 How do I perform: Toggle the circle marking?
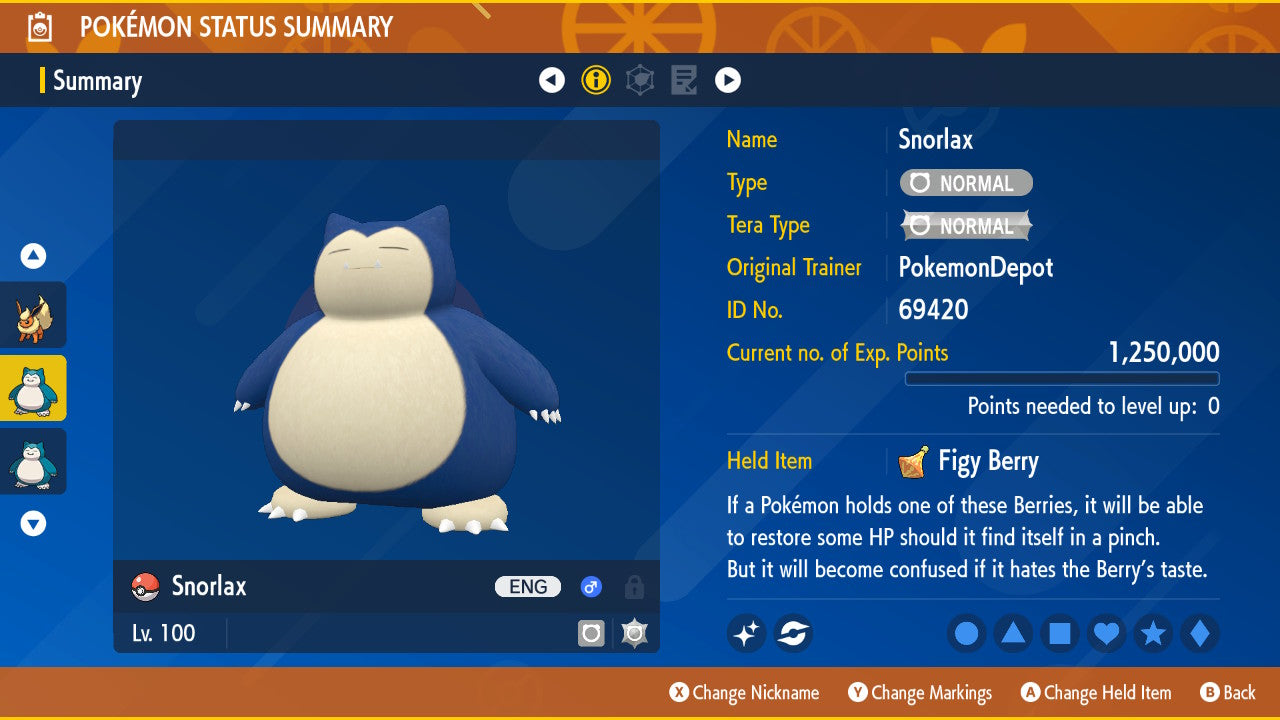(966, 634)
